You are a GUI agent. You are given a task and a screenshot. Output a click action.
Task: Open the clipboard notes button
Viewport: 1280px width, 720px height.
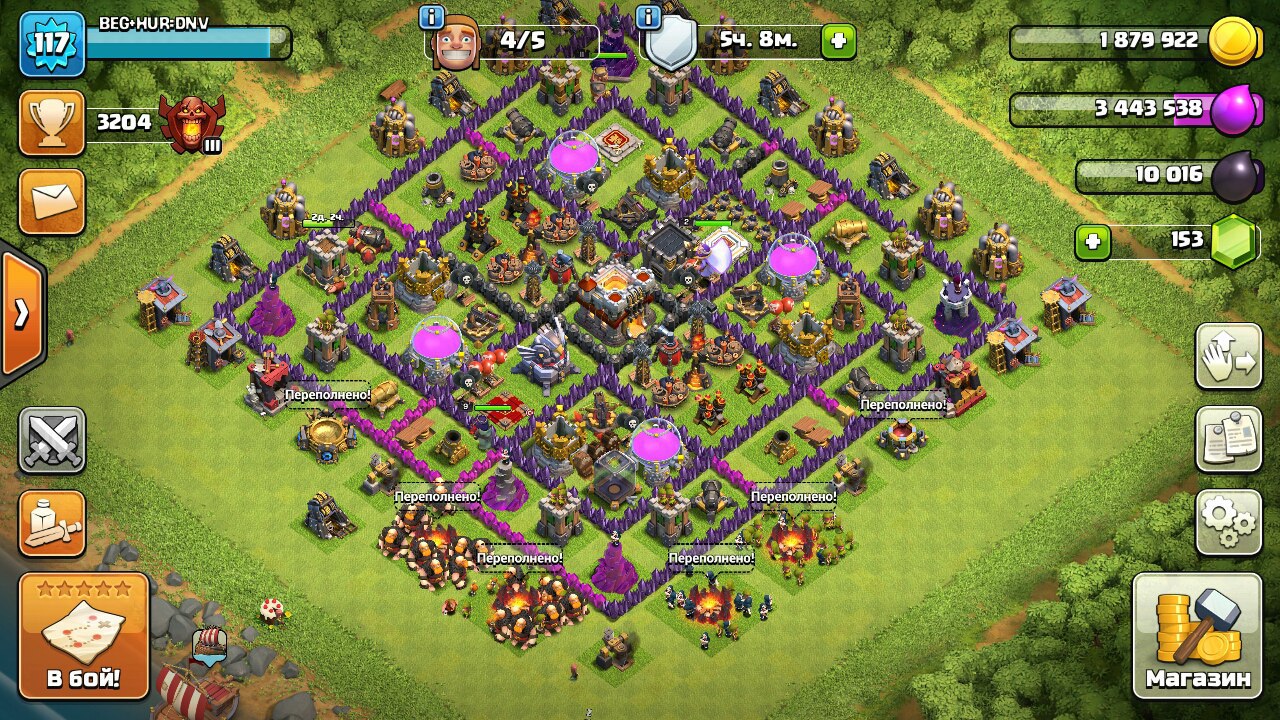1228,438
